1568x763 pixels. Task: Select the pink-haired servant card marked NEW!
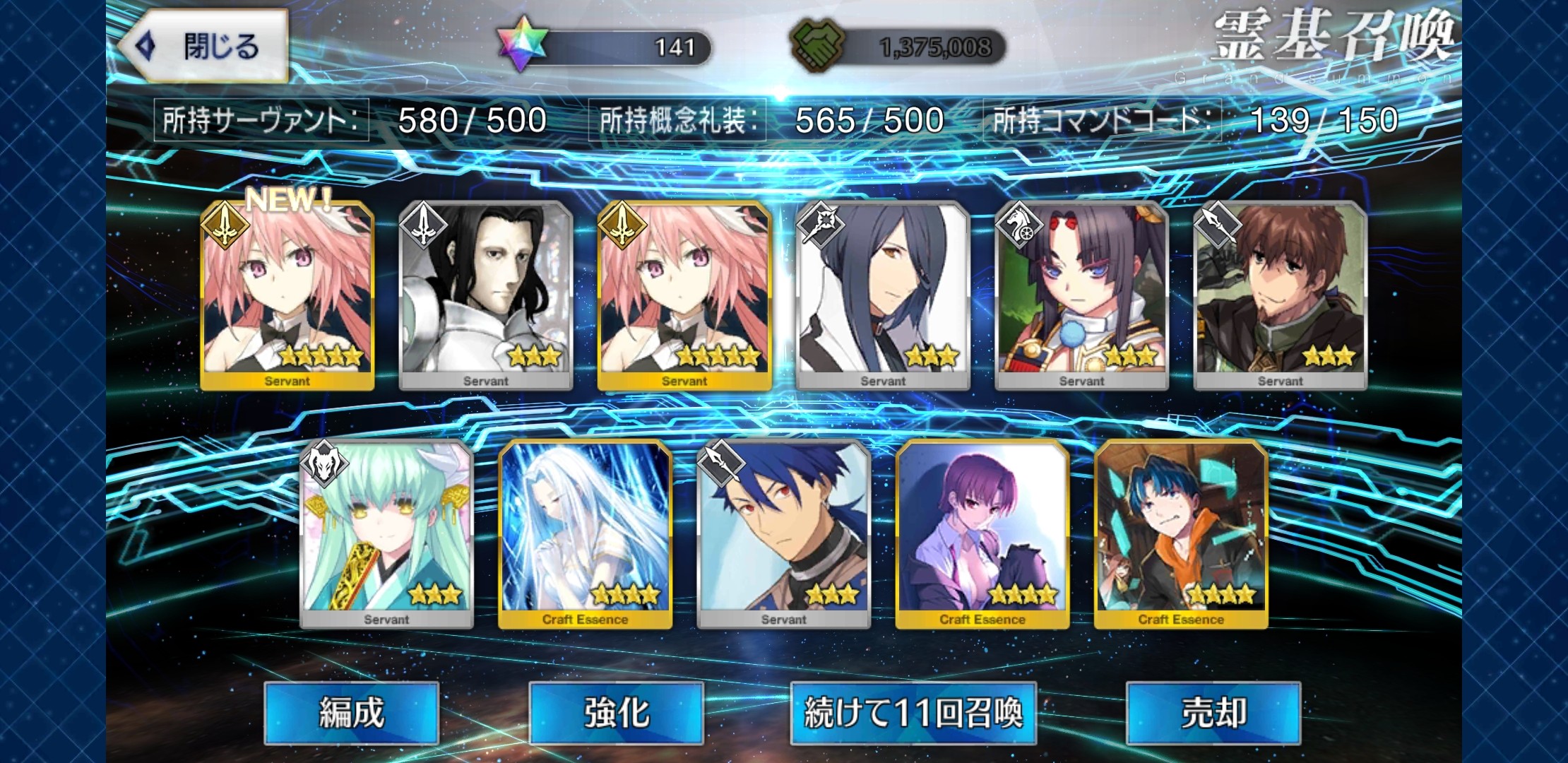click(x=287, y=295)
